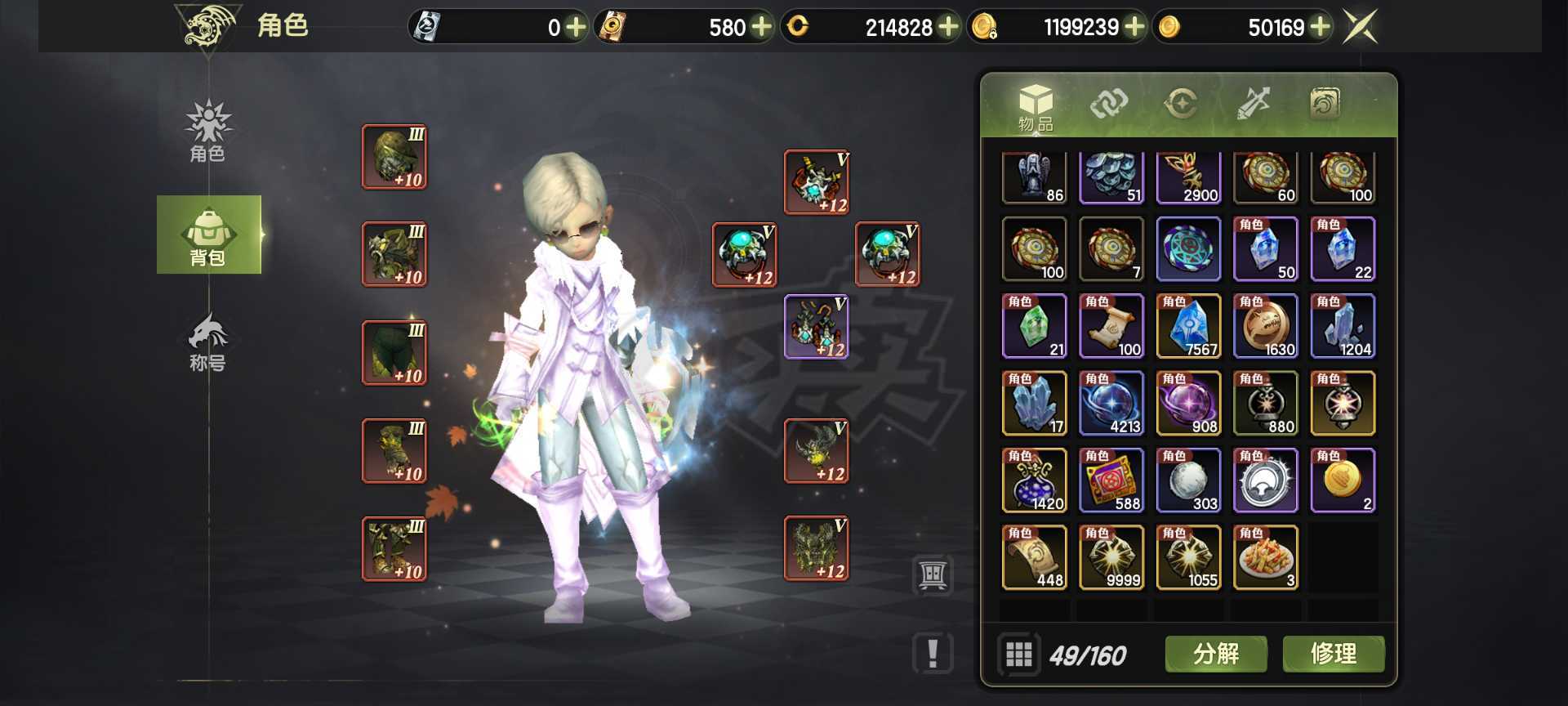Add currency next to 214828
The width and height of the screenshot is (1568, 706).
[x=948, y=27]
